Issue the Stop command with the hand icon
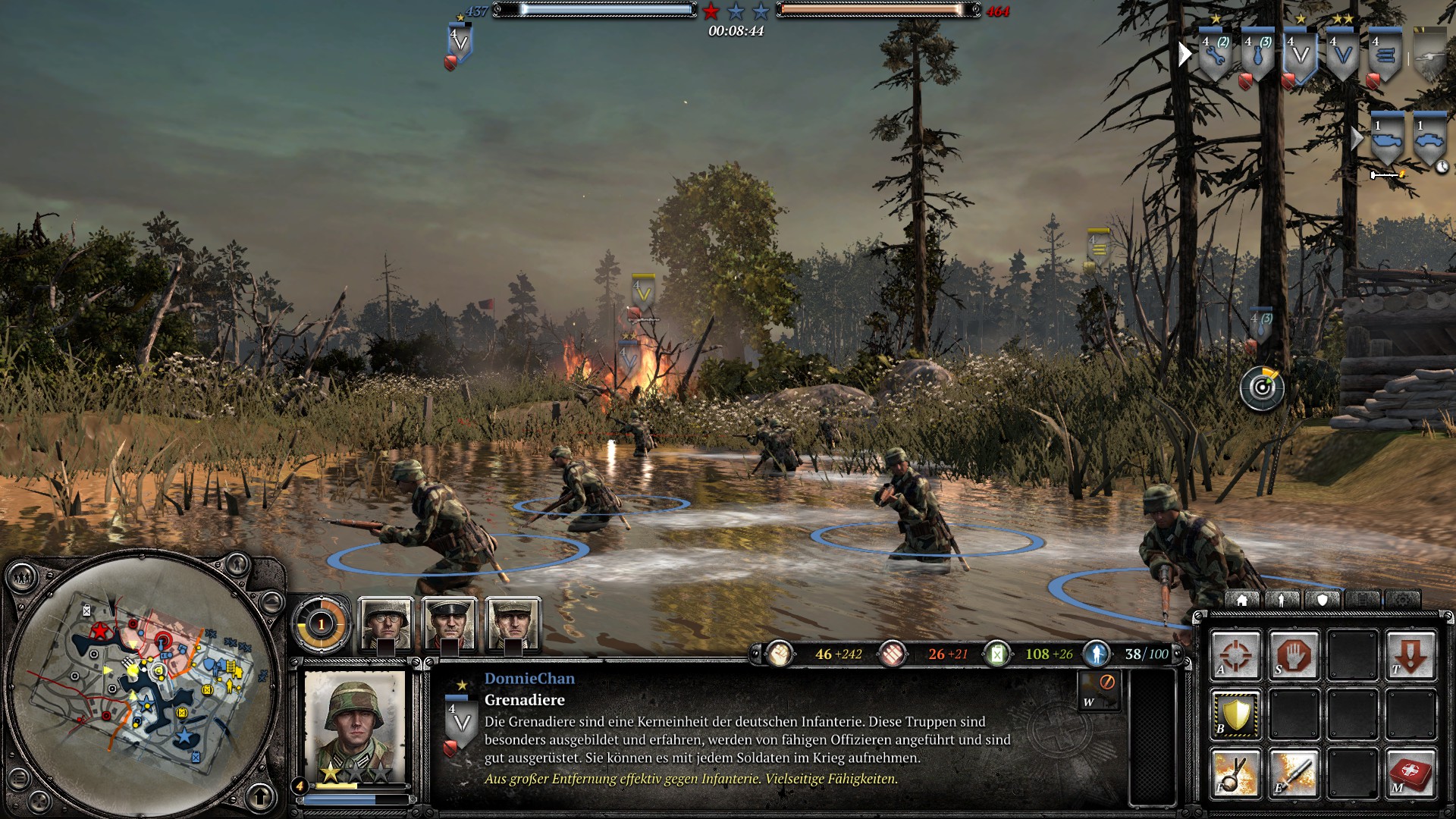 (x=1294, y=654)
